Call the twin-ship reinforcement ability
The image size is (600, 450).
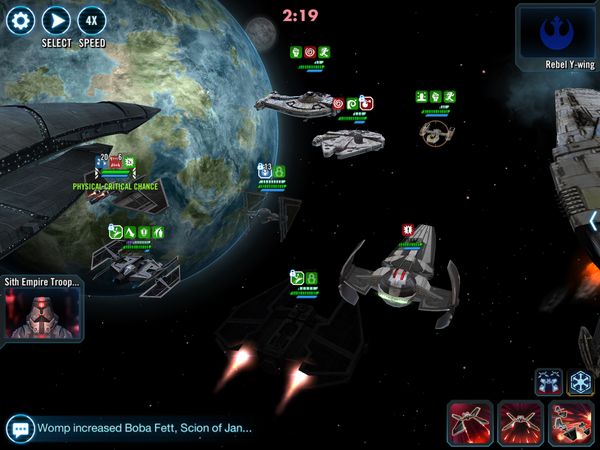click(x=548, y=381)
